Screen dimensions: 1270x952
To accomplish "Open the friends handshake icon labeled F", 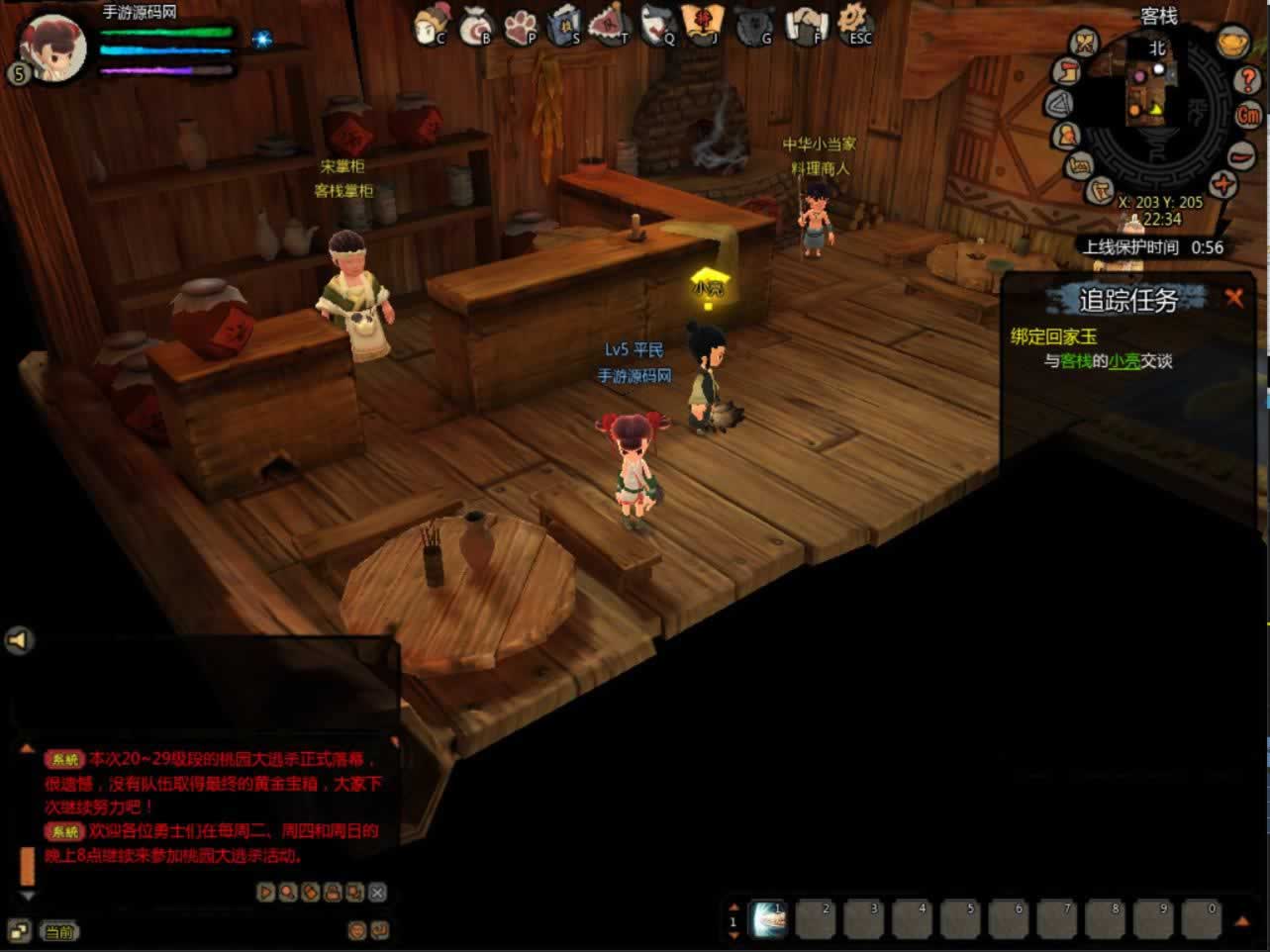I will pyautogui.click(x=807, y=26).
